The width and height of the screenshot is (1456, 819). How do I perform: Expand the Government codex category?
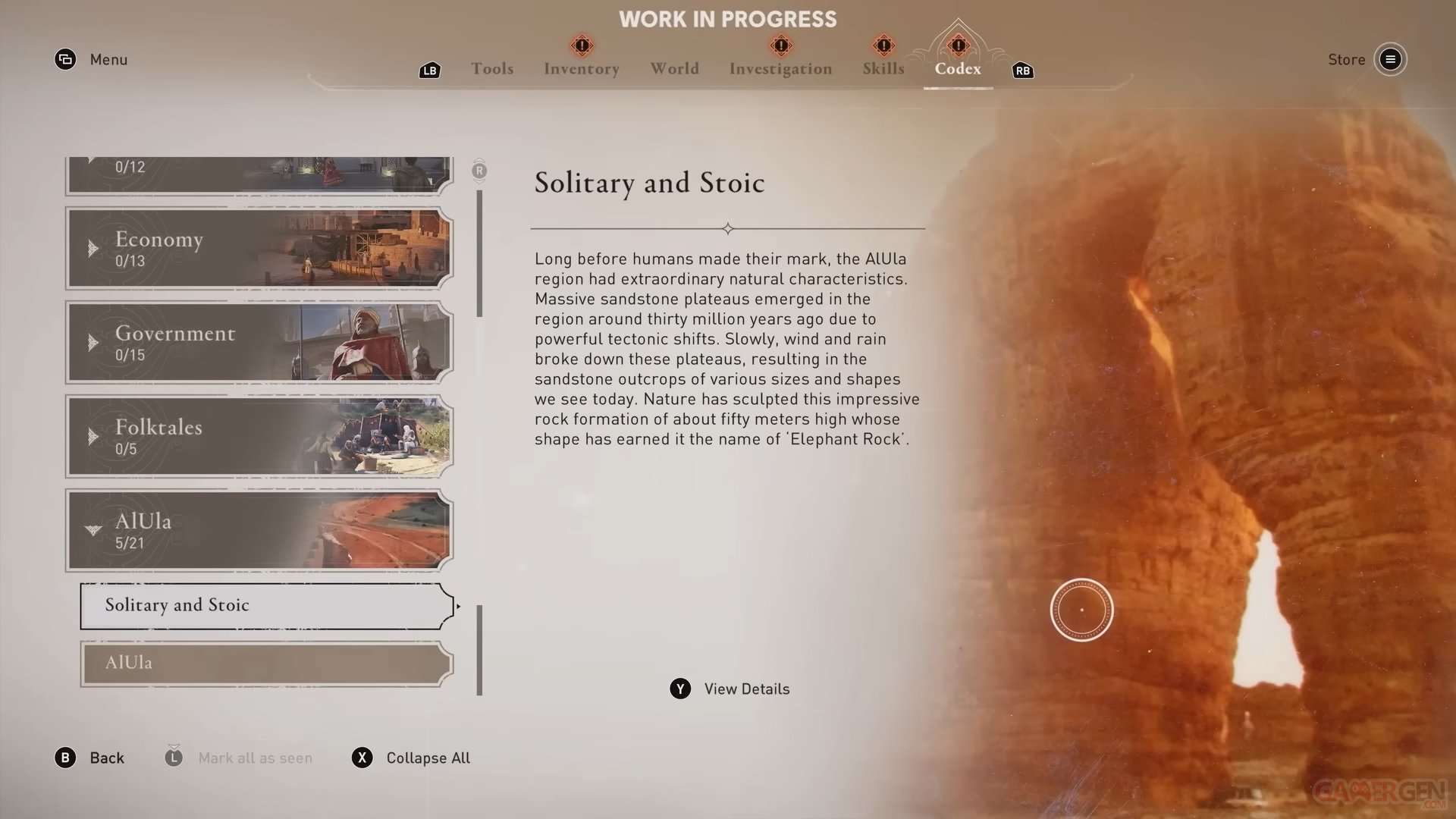[x=259, y=343]
